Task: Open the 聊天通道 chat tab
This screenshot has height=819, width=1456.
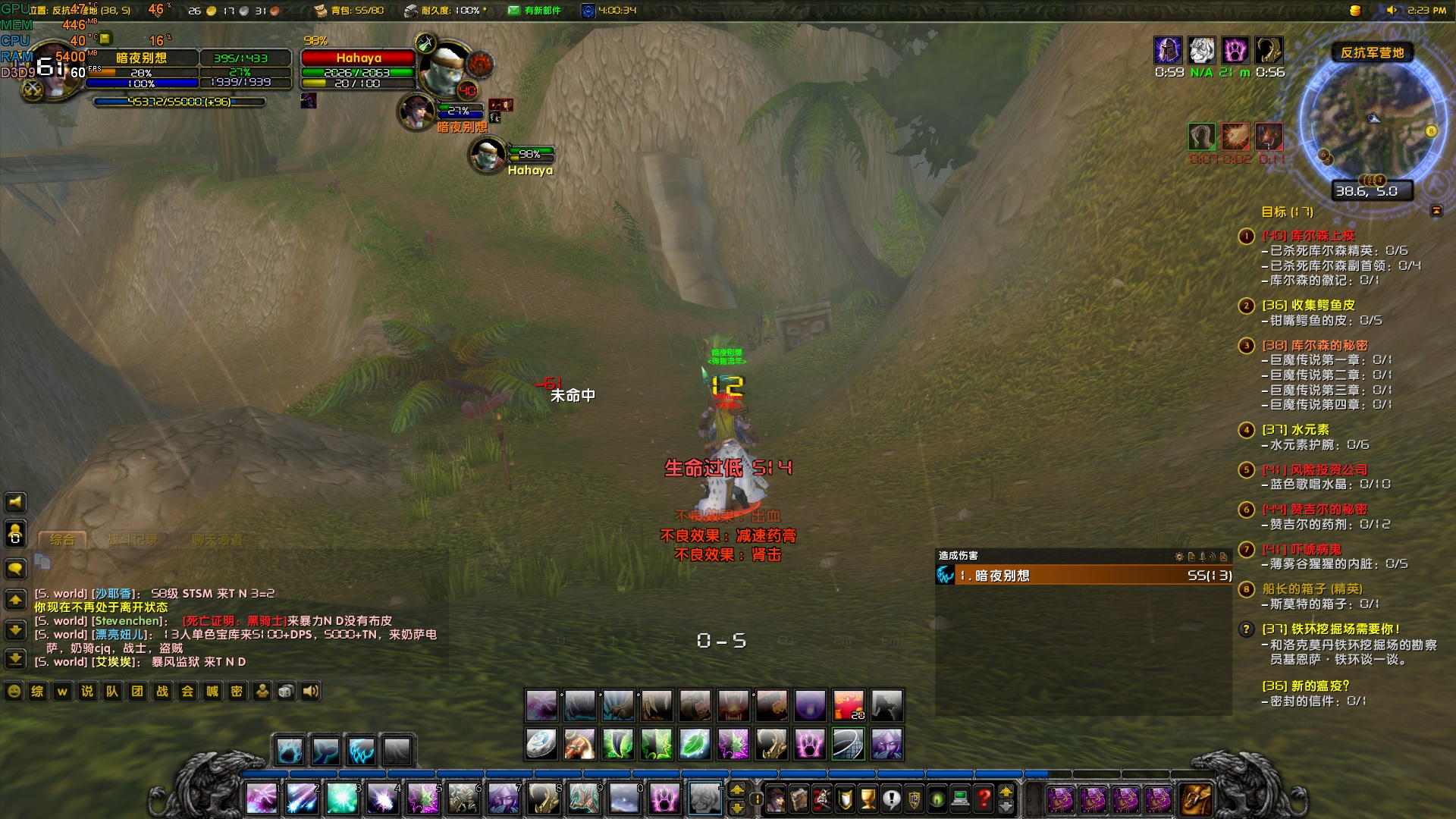Action: coord(217,540)
